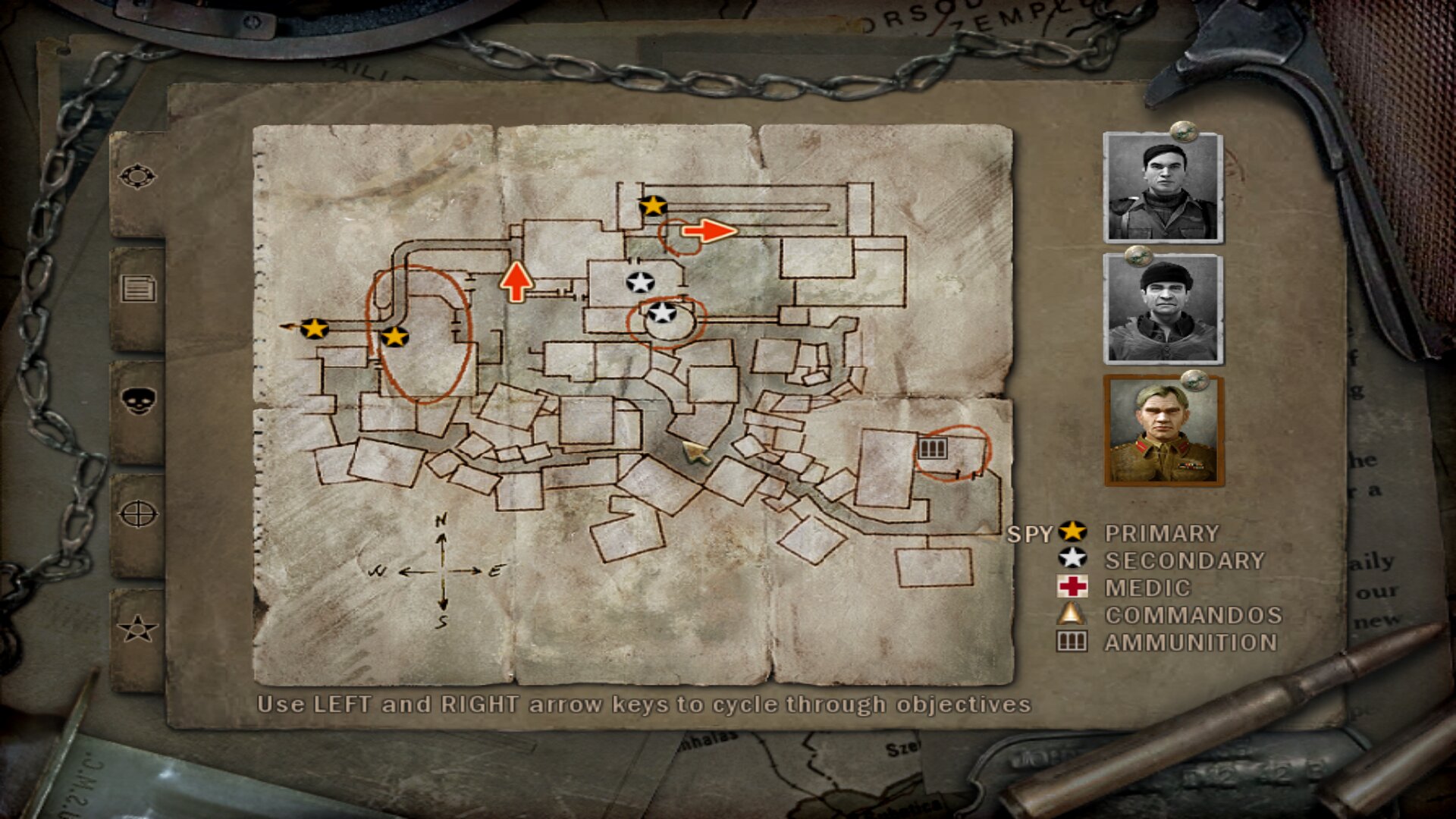Choose the Commandos legend entry

click(x=1193, y=615)
